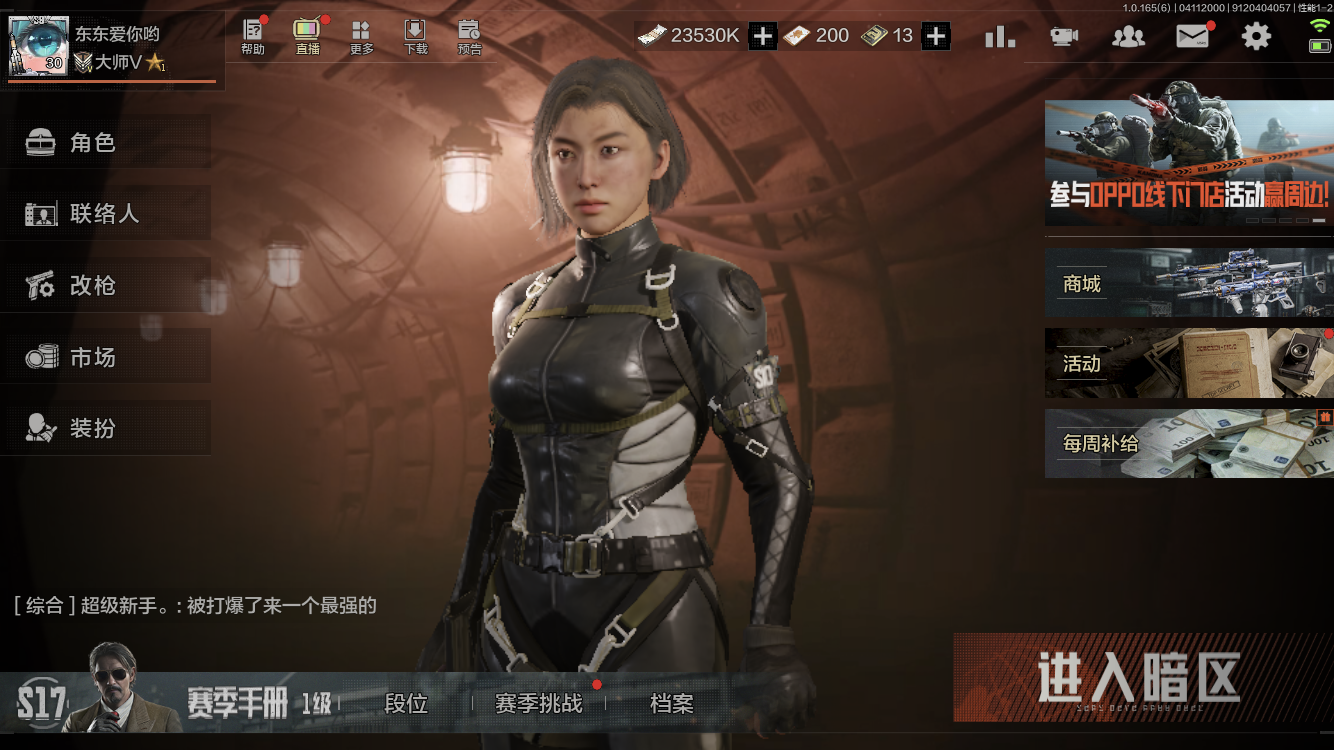
Task: Click the 进入暗区 enter button
Action: (x=1139, y=678)
